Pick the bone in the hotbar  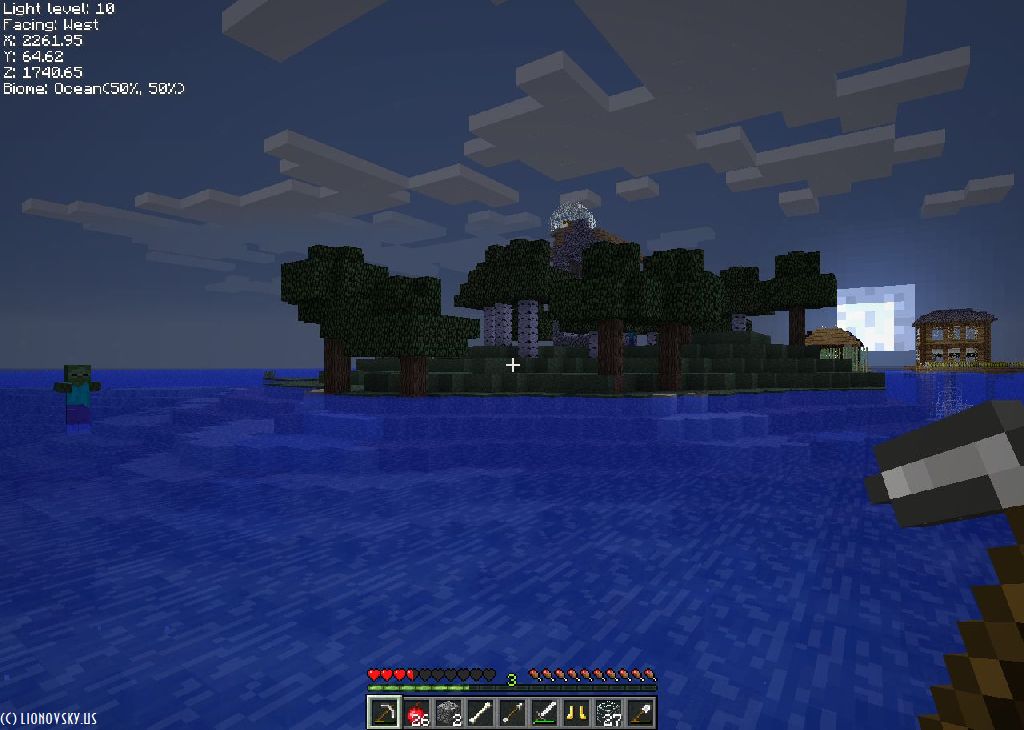tap(480, 713)
